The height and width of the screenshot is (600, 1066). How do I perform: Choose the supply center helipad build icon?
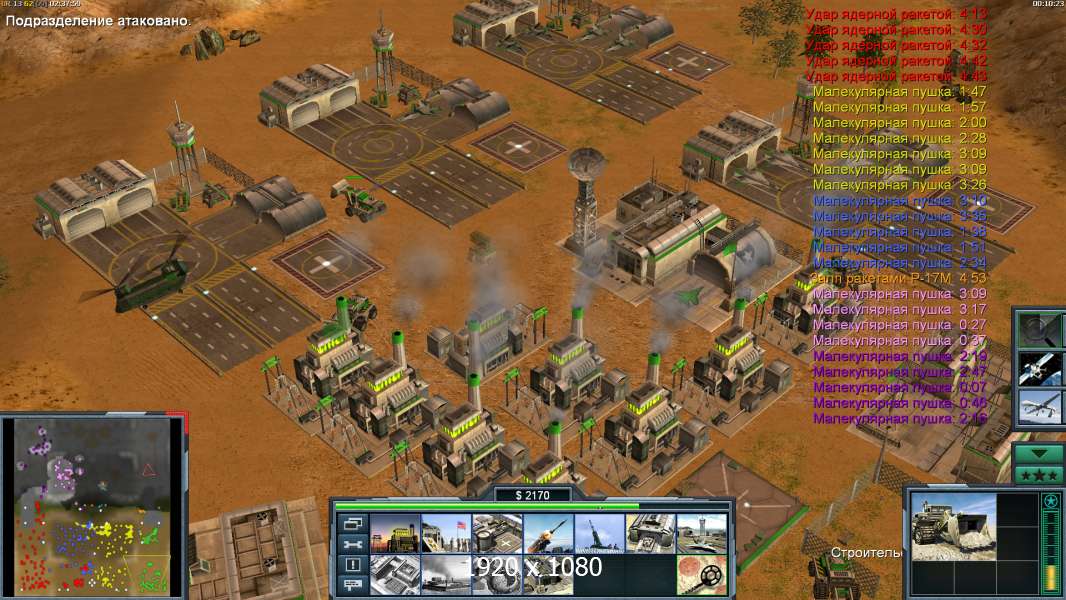497,533
